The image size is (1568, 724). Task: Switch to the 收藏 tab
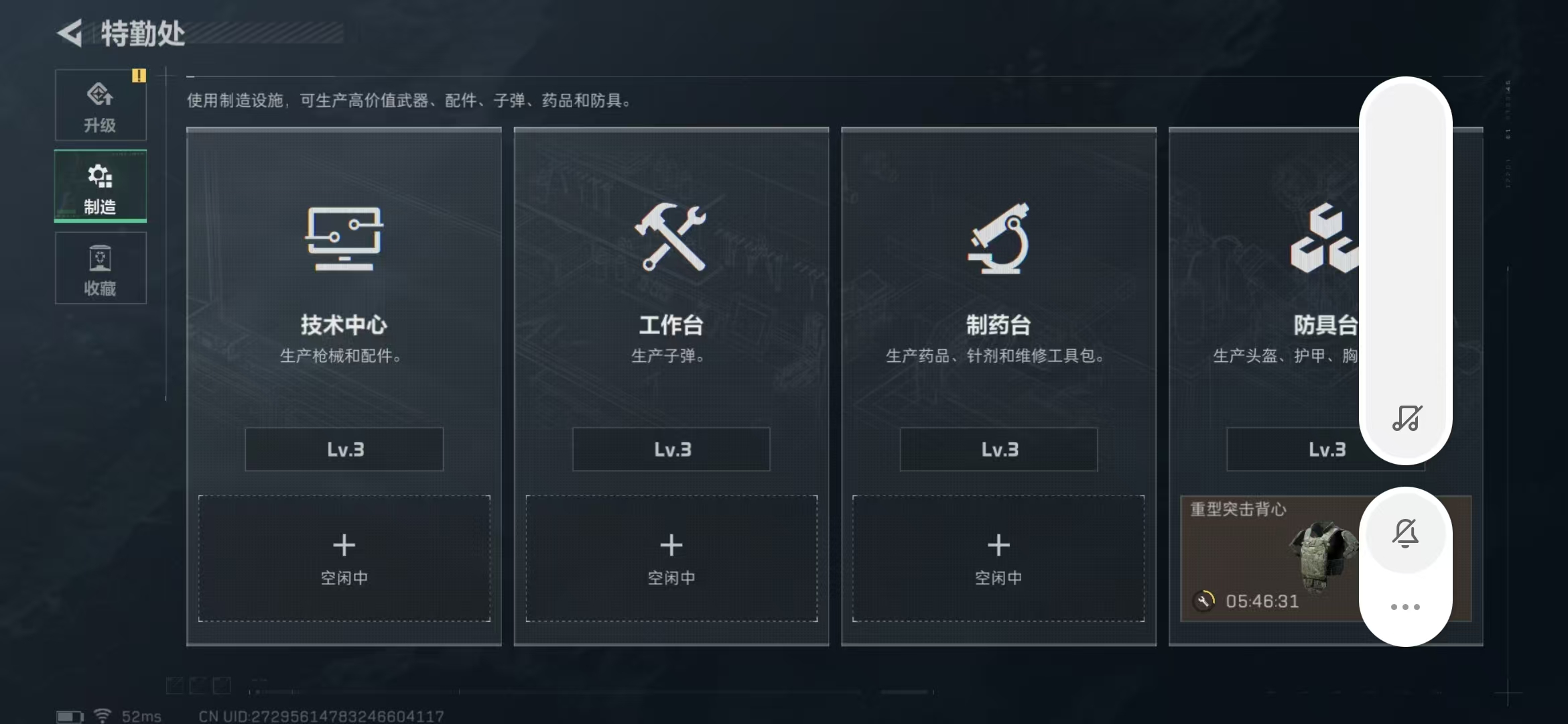[x=101, y=268]
